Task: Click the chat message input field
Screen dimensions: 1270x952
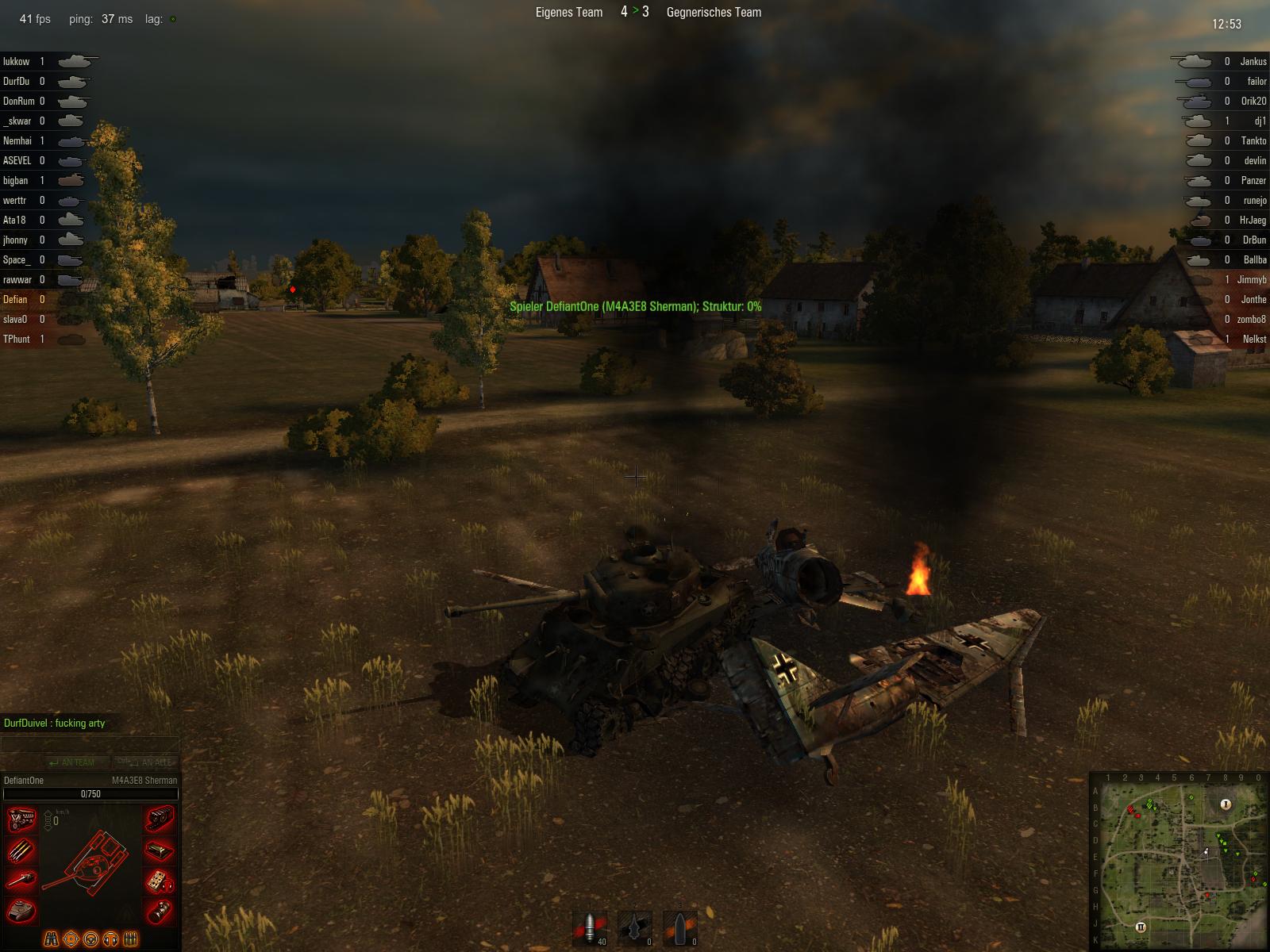Action: point(89,743)
